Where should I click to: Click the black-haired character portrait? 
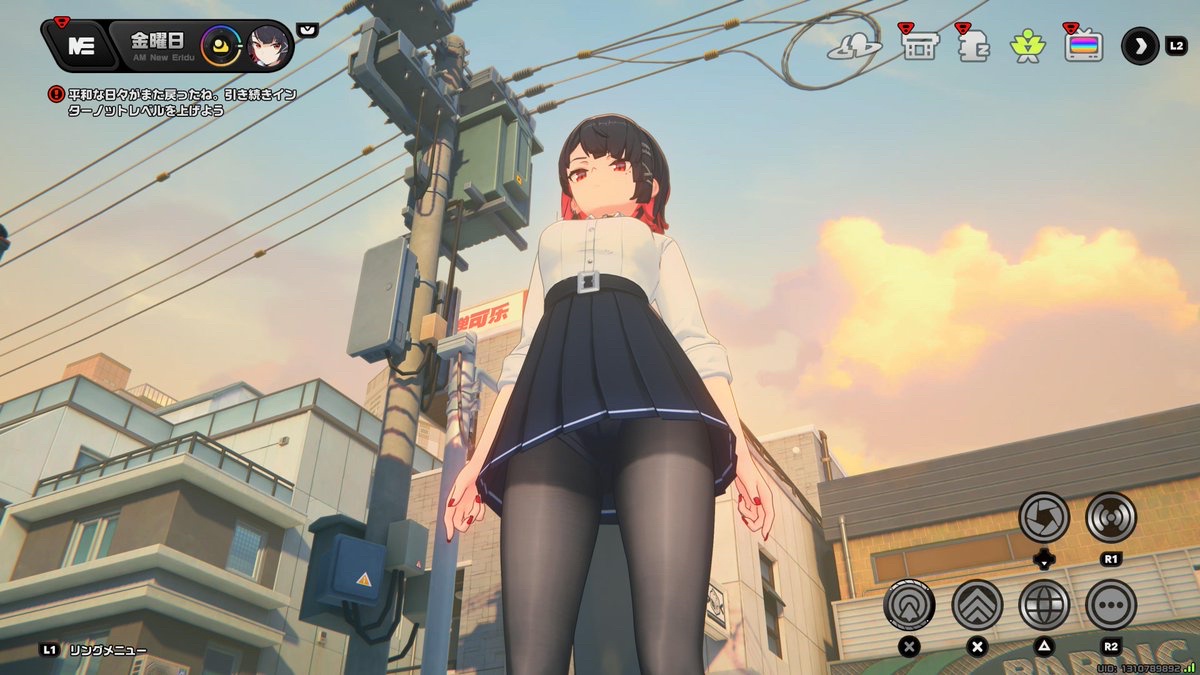[x=269, y=45]
